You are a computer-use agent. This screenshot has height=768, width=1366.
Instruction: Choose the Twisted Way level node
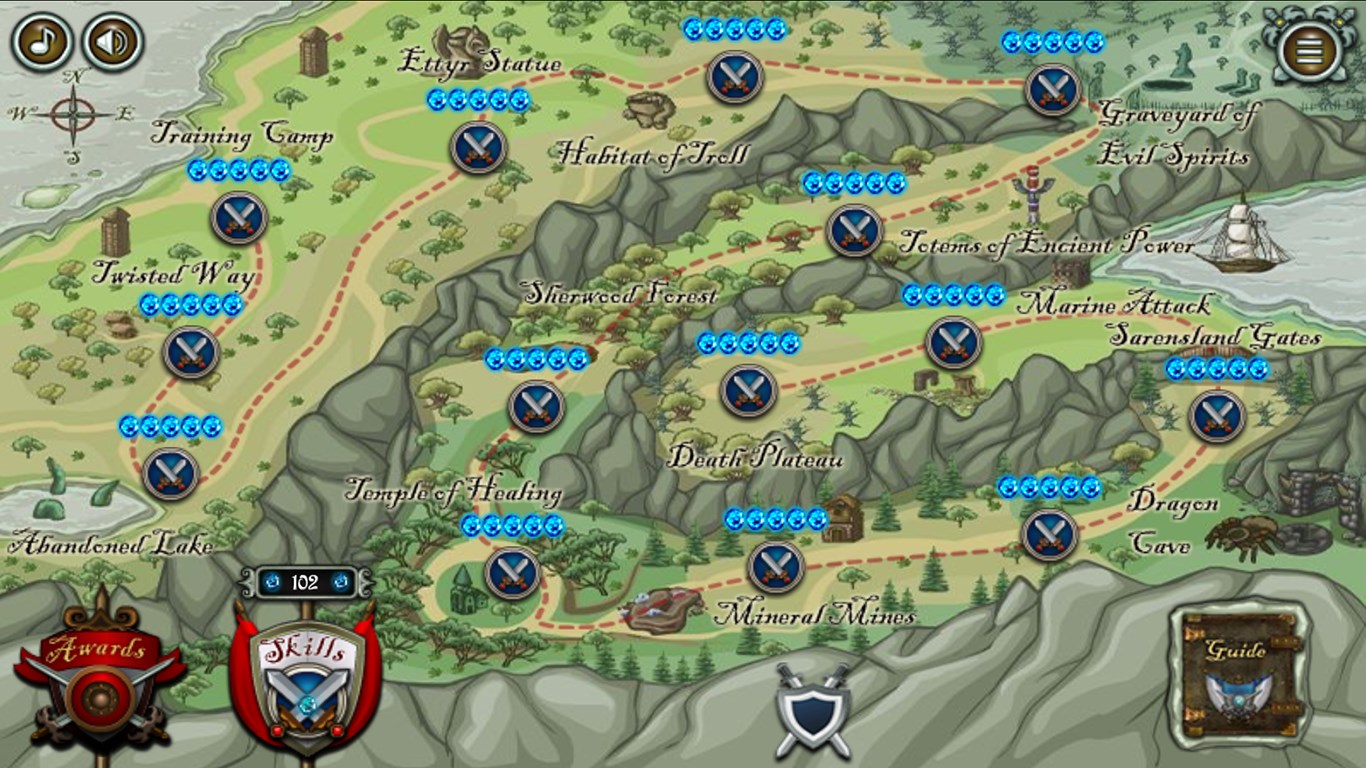coord(190,351)
